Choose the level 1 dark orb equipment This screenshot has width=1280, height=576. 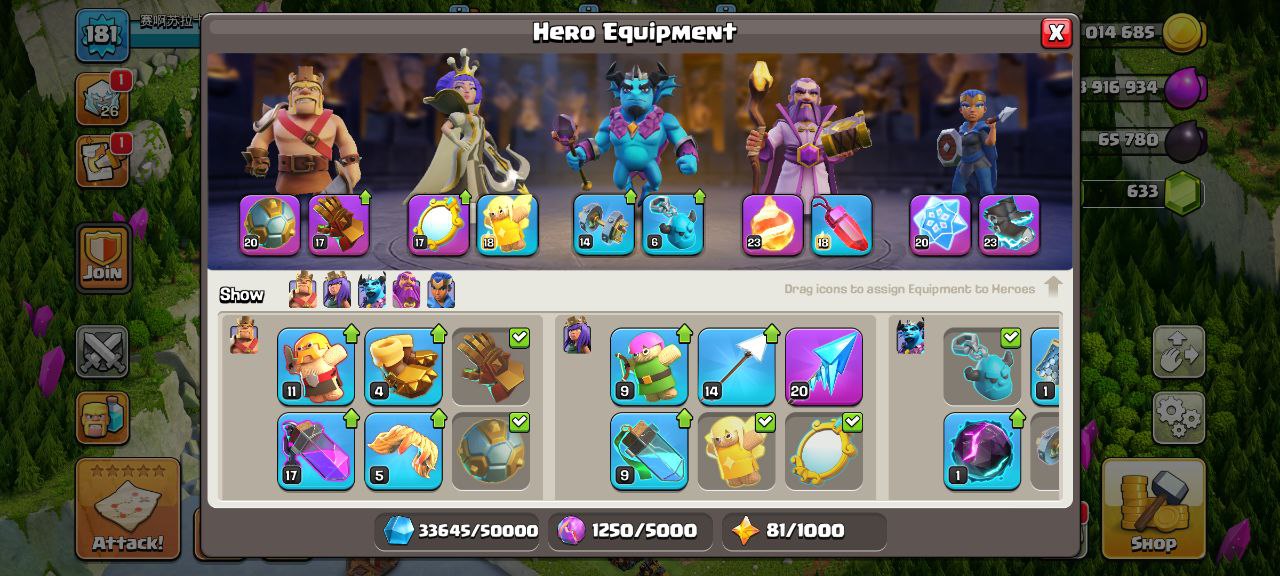point(982,451)
